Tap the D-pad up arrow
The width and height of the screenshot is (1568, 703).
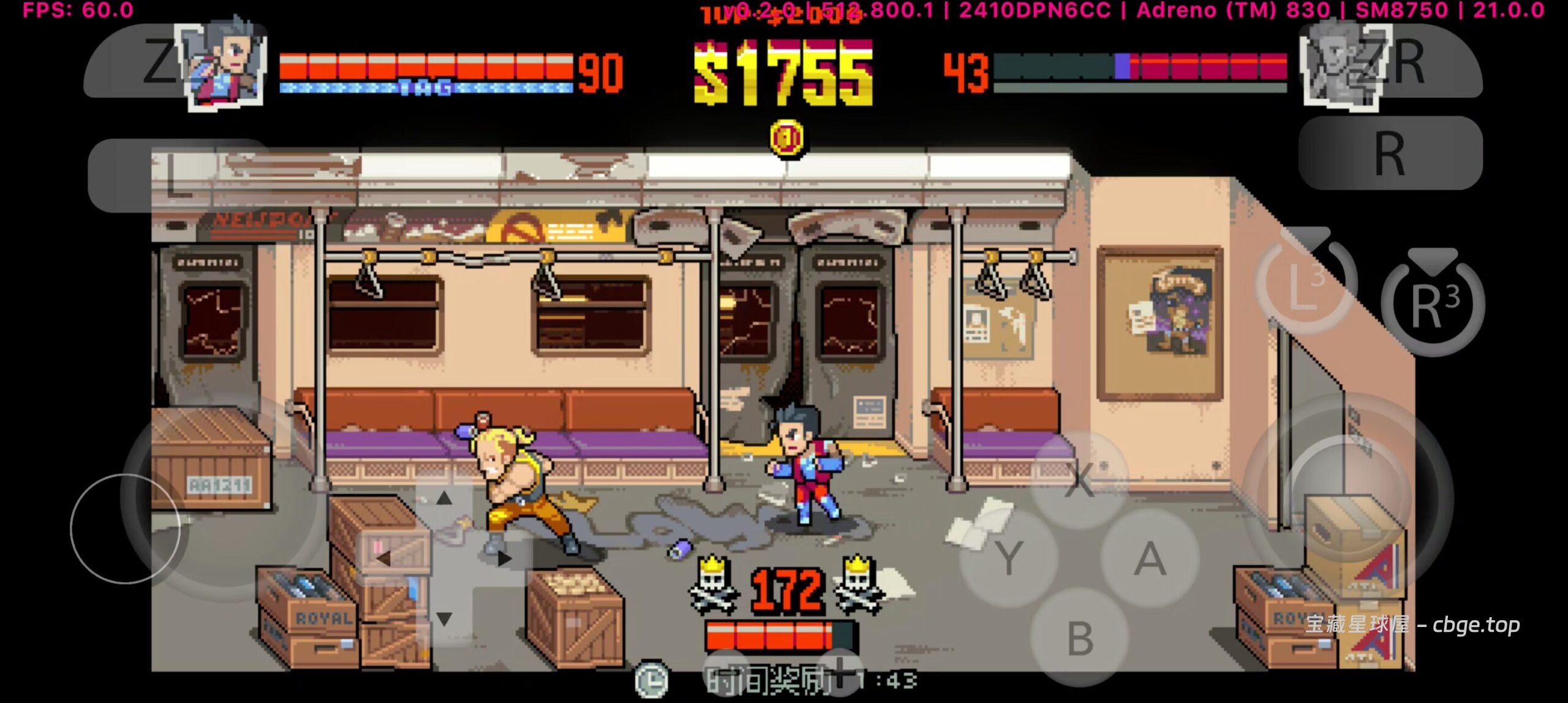444,498
